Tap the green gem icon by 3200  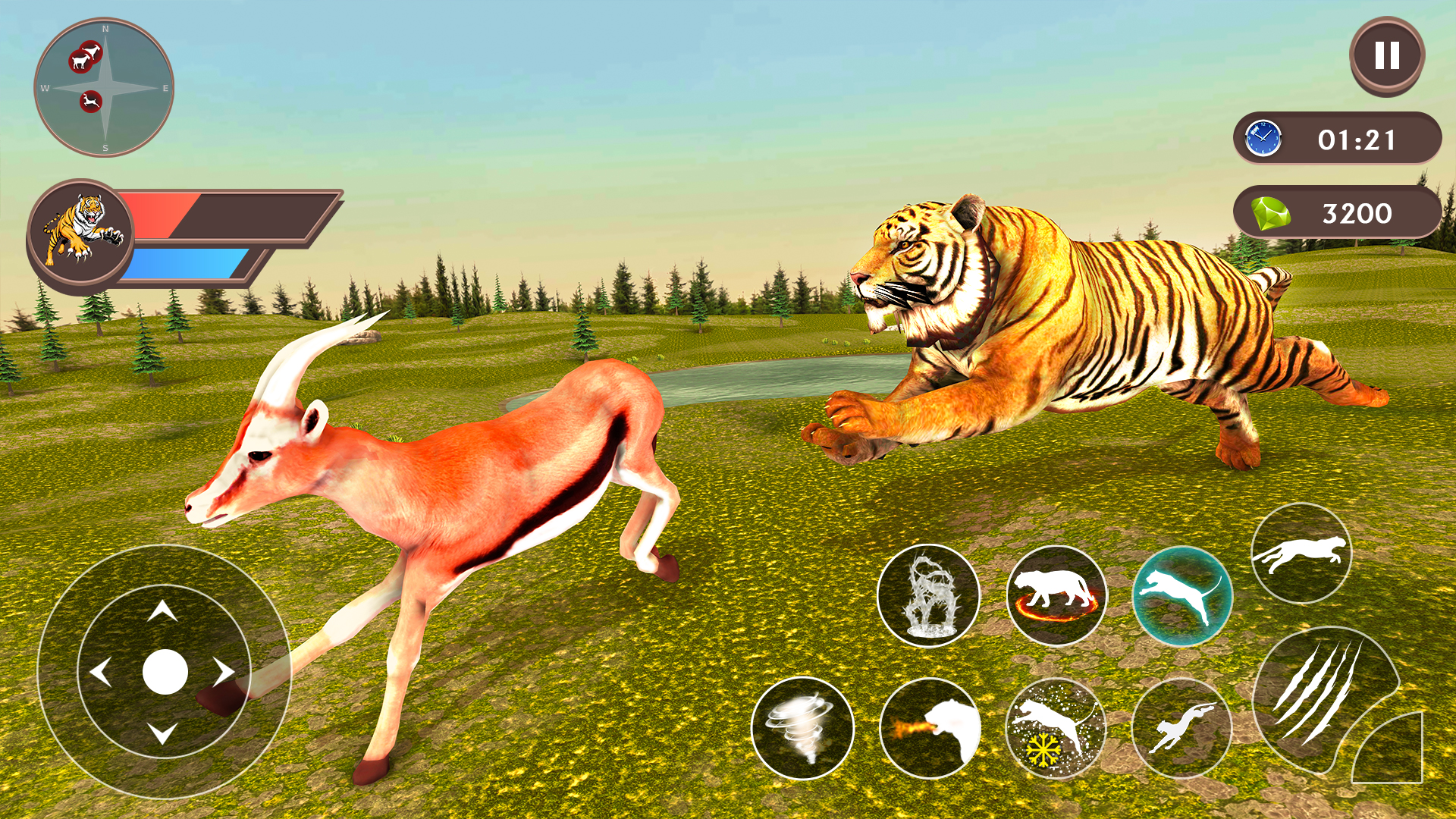1272,212
